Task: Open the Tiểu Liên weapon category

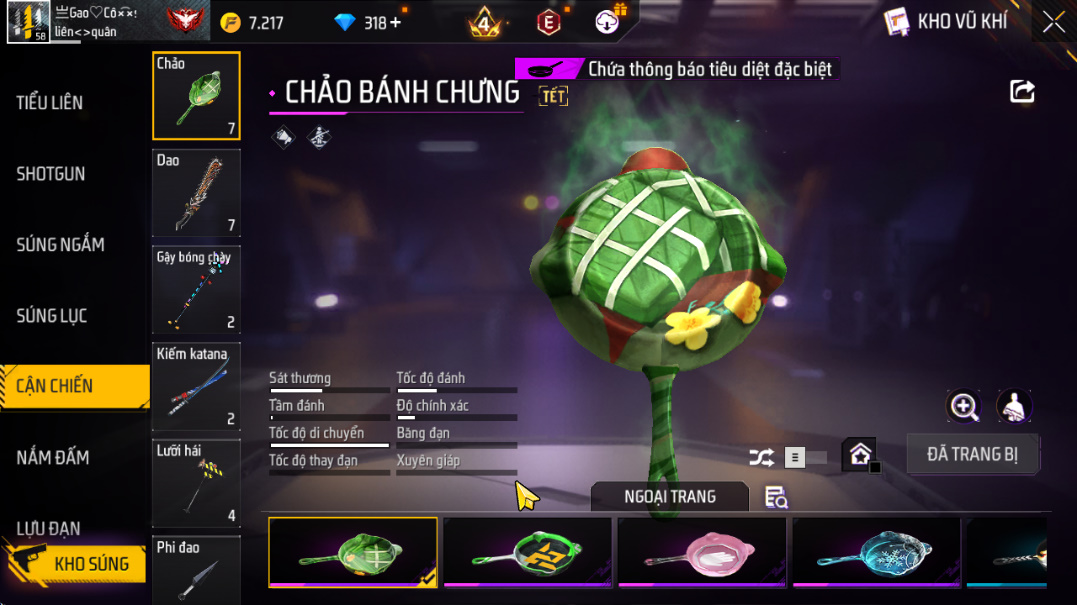Action: coord(50,102)
